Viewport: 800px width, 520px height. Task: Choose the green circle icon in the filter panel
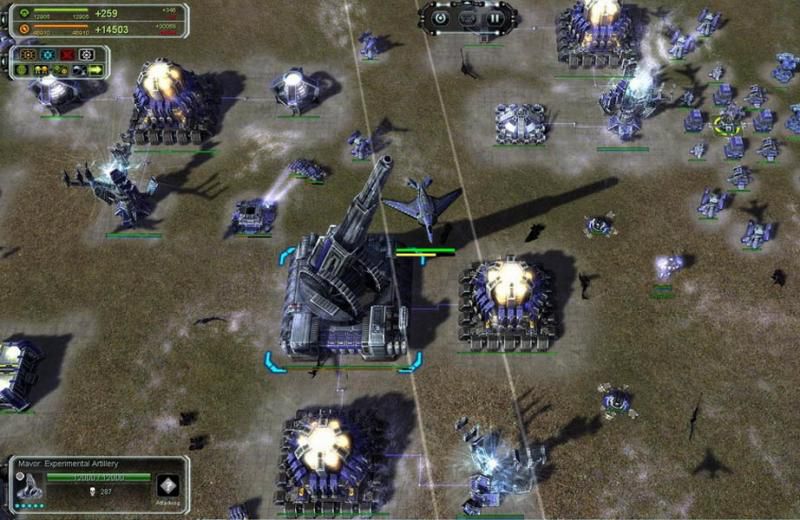tap(21, 70)
